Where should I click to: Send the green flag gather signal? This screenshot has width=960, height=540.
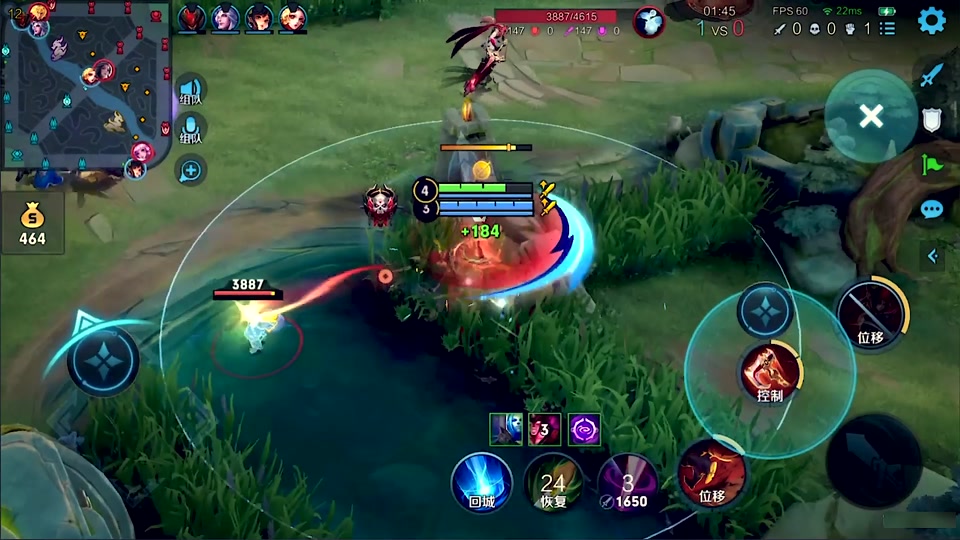[x=932, y=164]
